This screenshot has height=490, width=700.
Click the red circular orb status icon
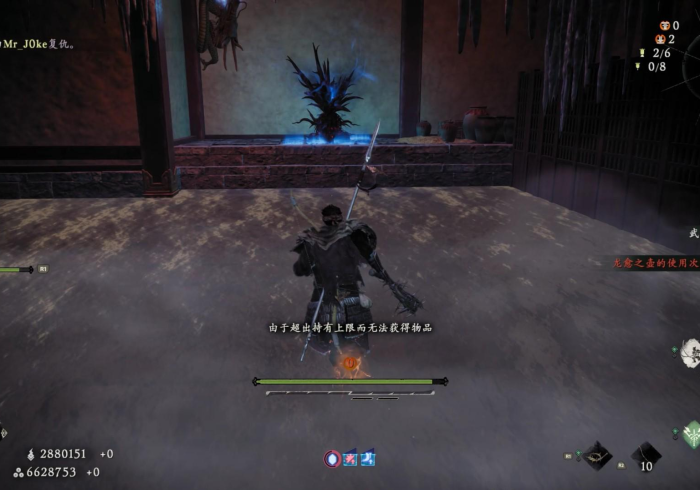[332, 458]
